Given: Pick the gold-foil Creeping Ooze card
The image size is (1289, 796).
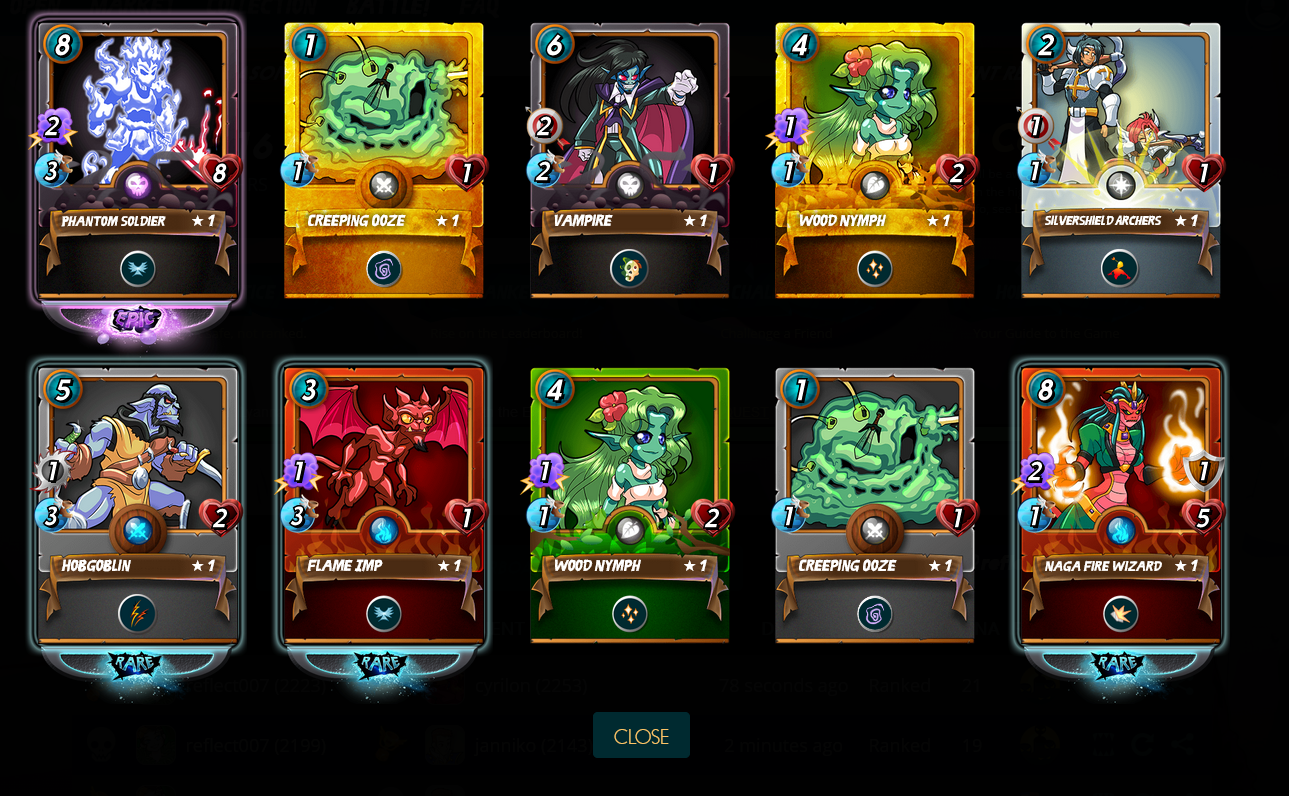Looking at the screenshot, I should [384, 160].
